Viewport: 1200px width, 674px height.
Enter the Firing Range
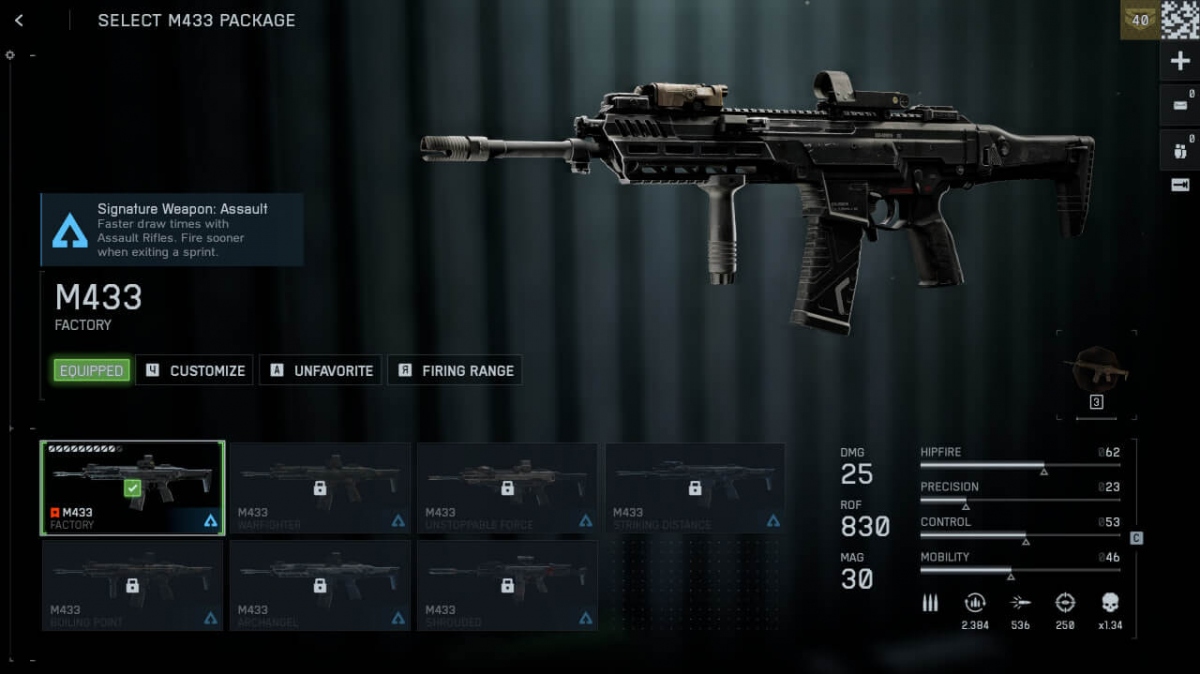point(455,371)
